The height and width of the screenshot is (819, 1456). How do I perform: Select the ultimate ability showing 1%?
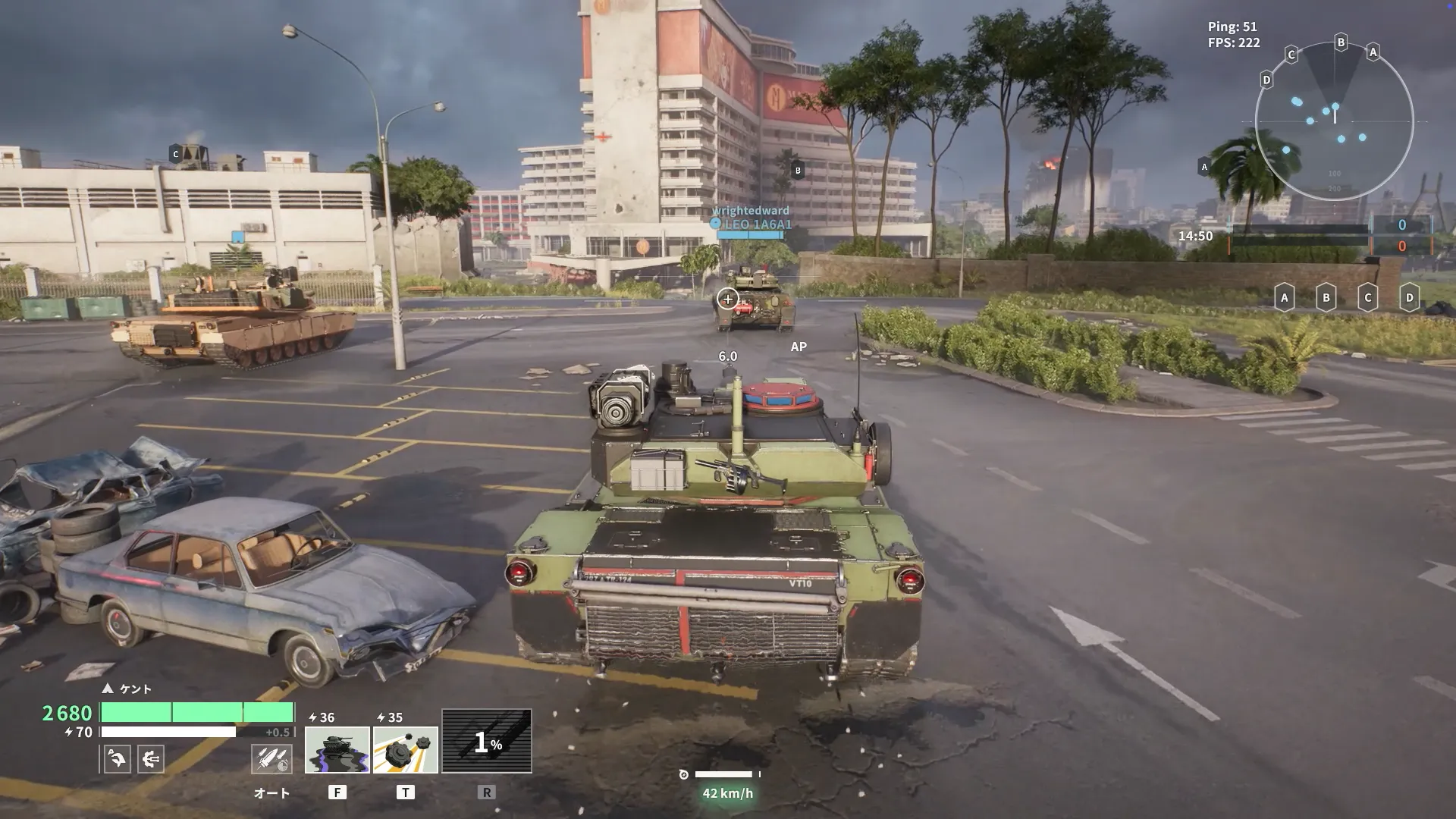coord(486,741)
